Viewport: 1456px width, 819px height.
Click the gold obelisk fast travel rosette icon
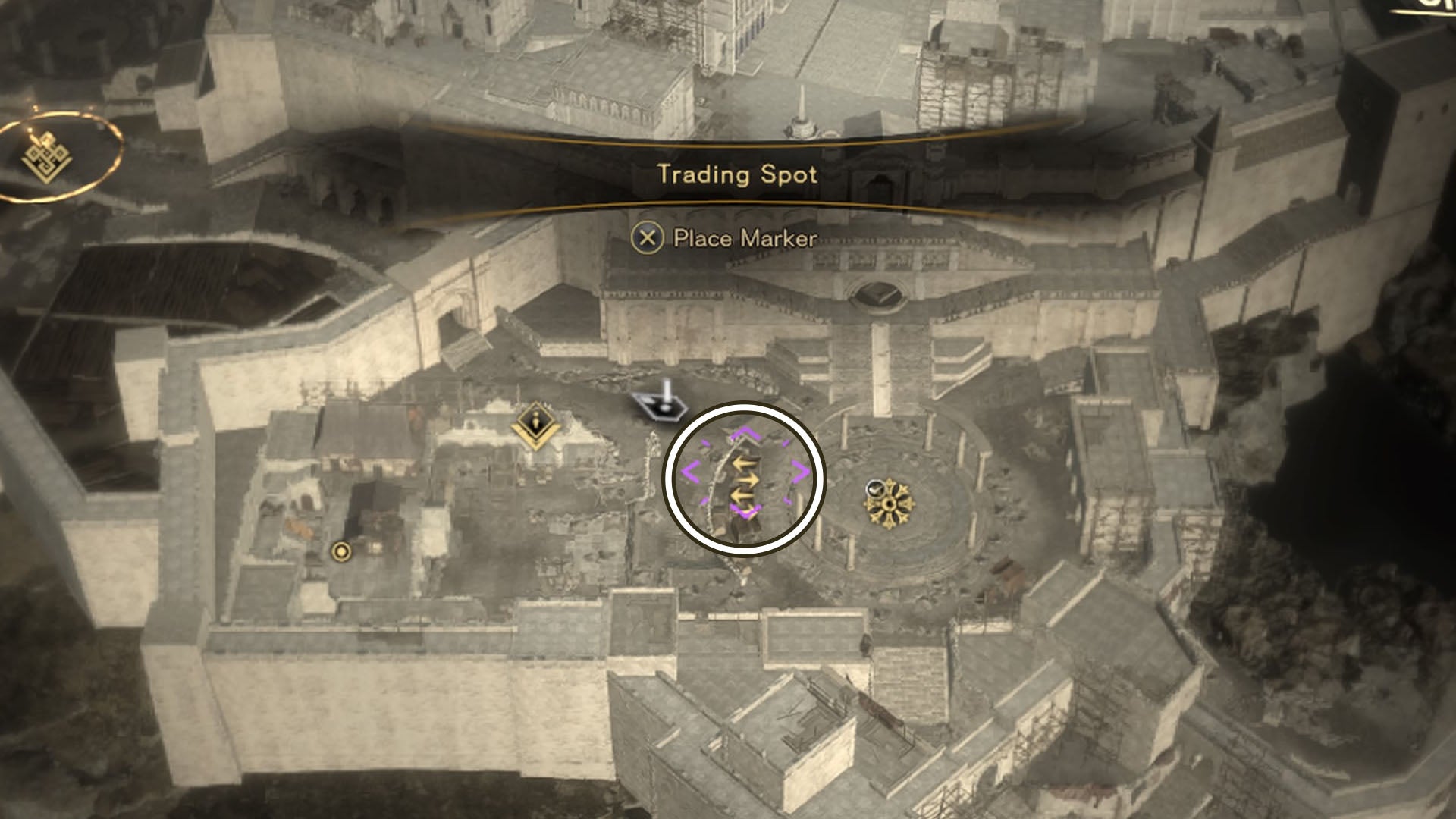coord(889,504)
